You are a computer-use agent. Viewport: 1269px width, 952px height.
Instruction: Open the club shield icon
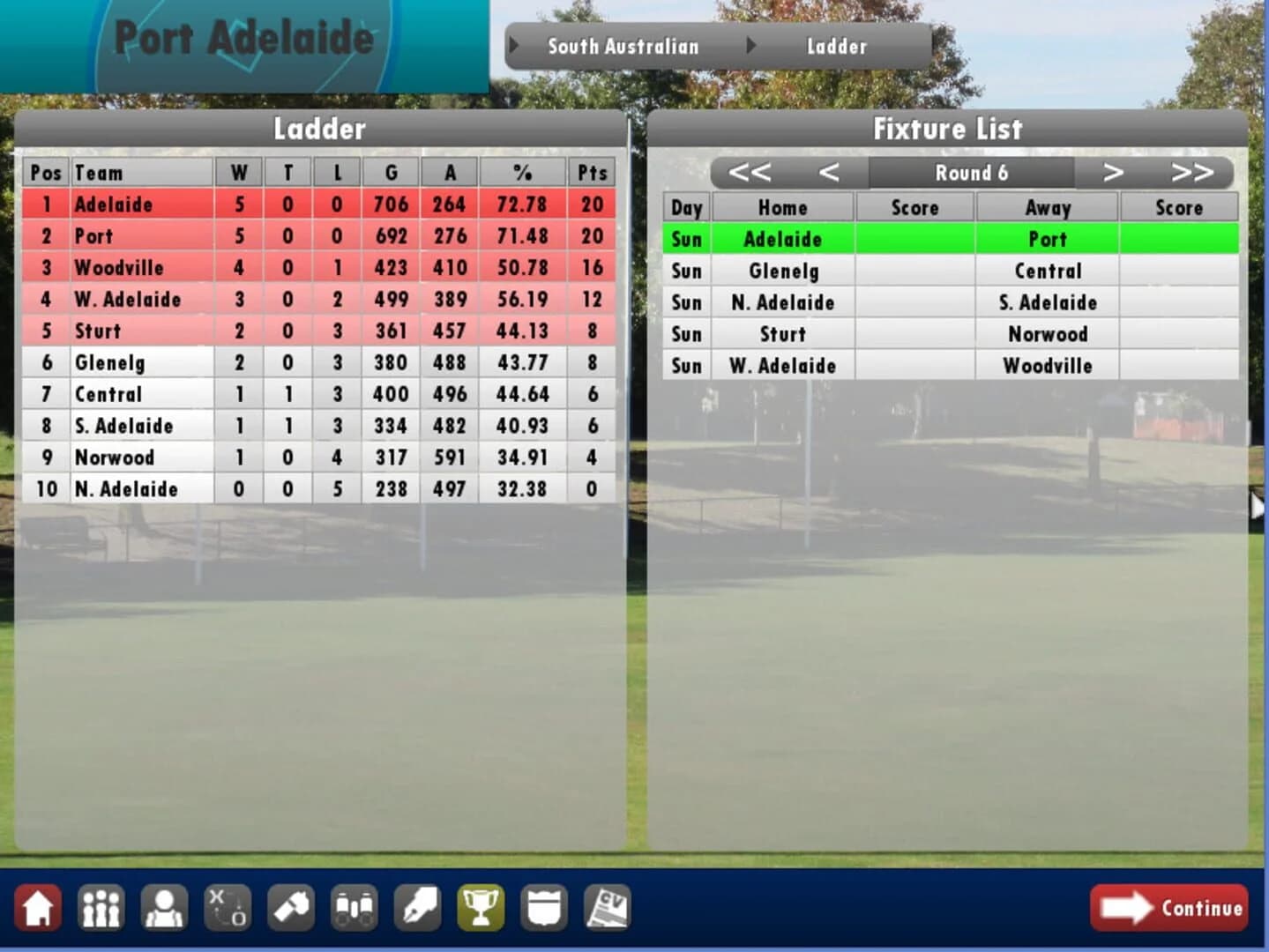tap(545, 908)
